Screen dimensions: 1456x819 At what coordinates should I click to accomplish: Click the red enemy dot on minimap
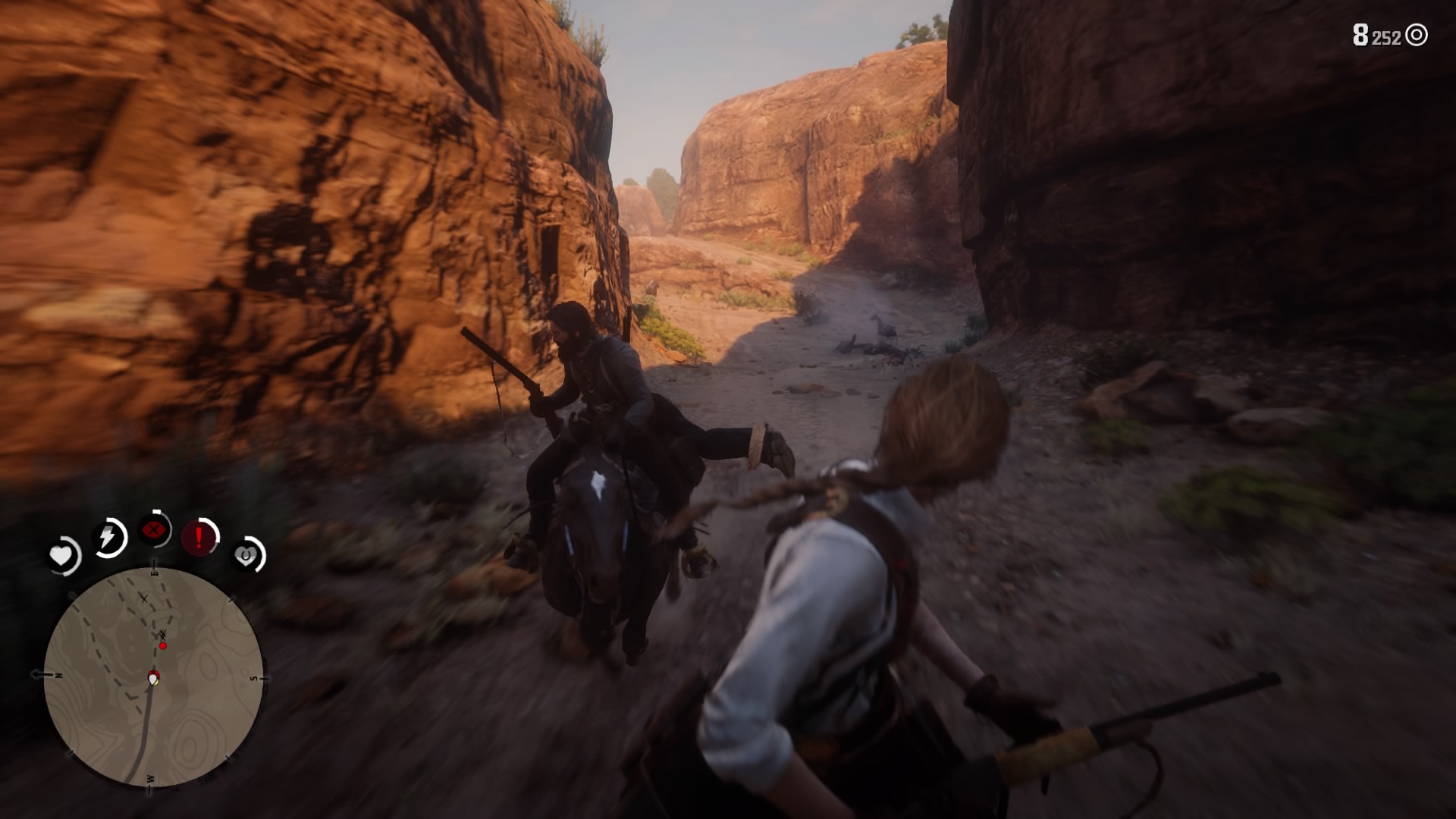click(162, 645)
